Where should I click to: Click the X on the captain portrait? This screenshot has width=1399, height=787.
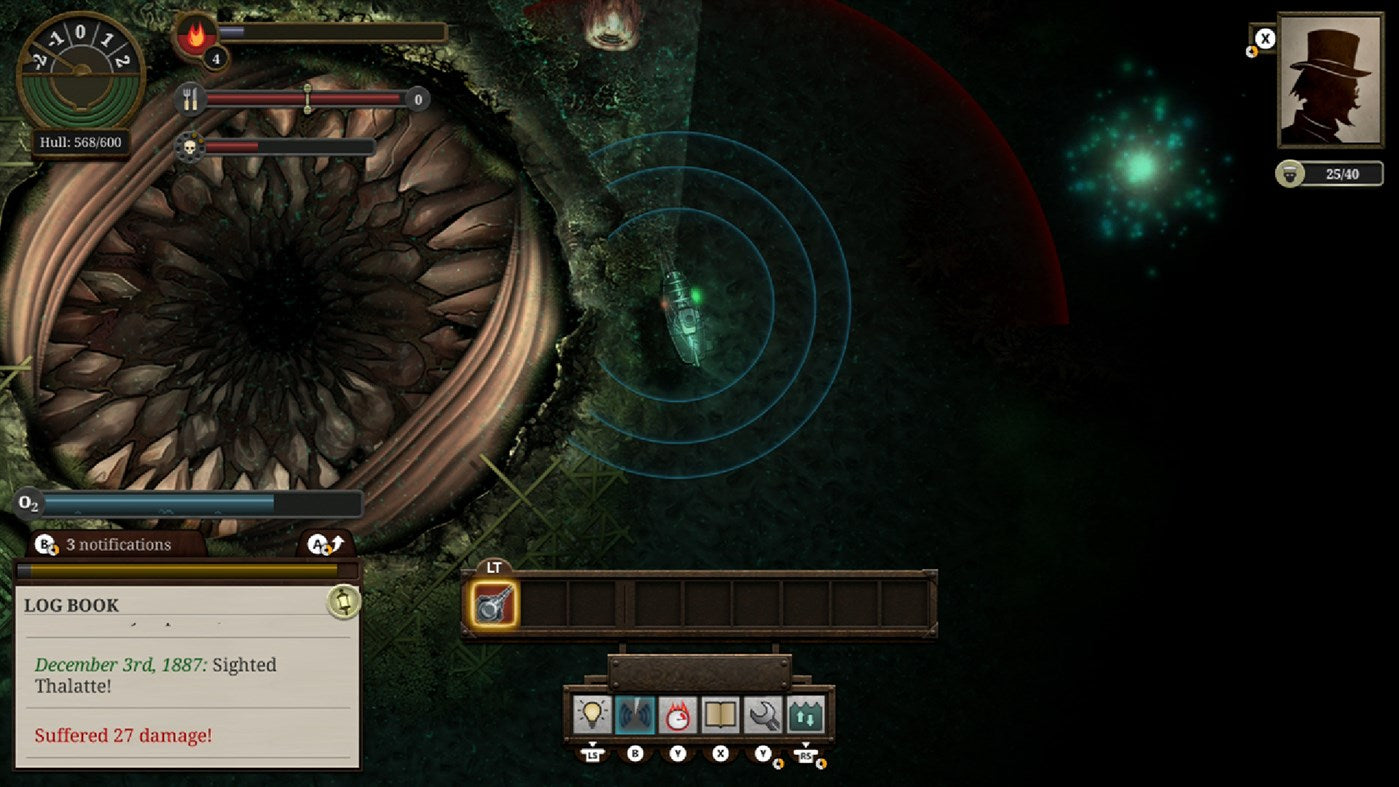[x=1263, y=38]
